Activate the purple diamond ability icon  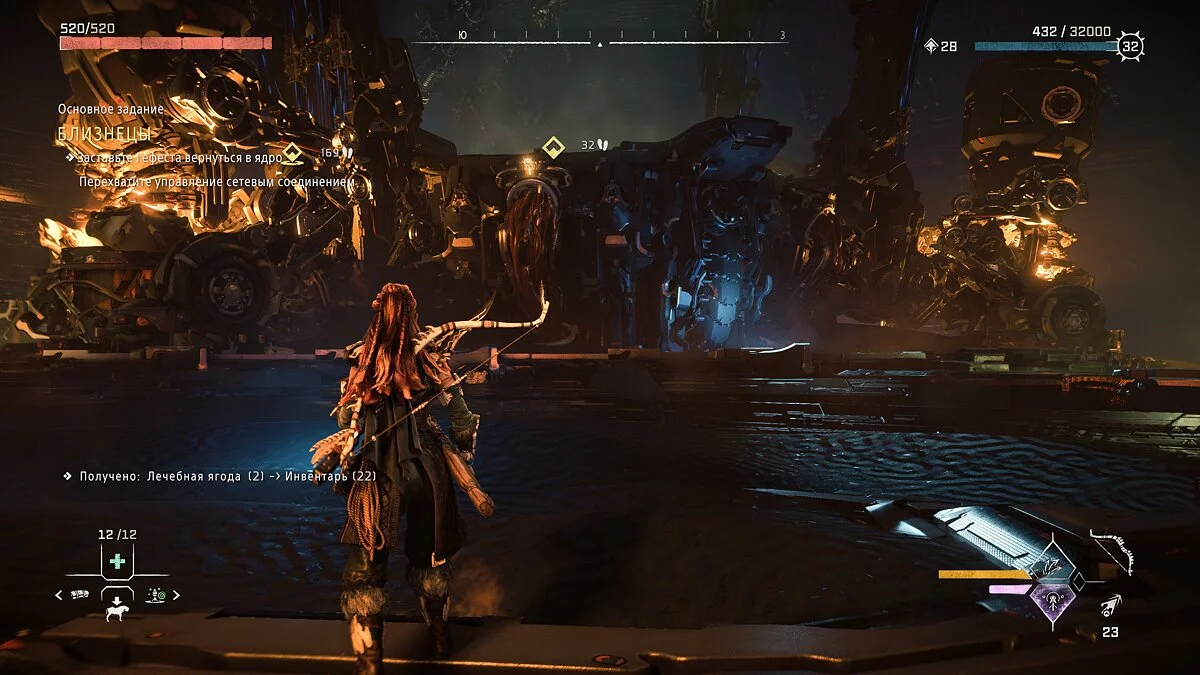click(1051, 601)
